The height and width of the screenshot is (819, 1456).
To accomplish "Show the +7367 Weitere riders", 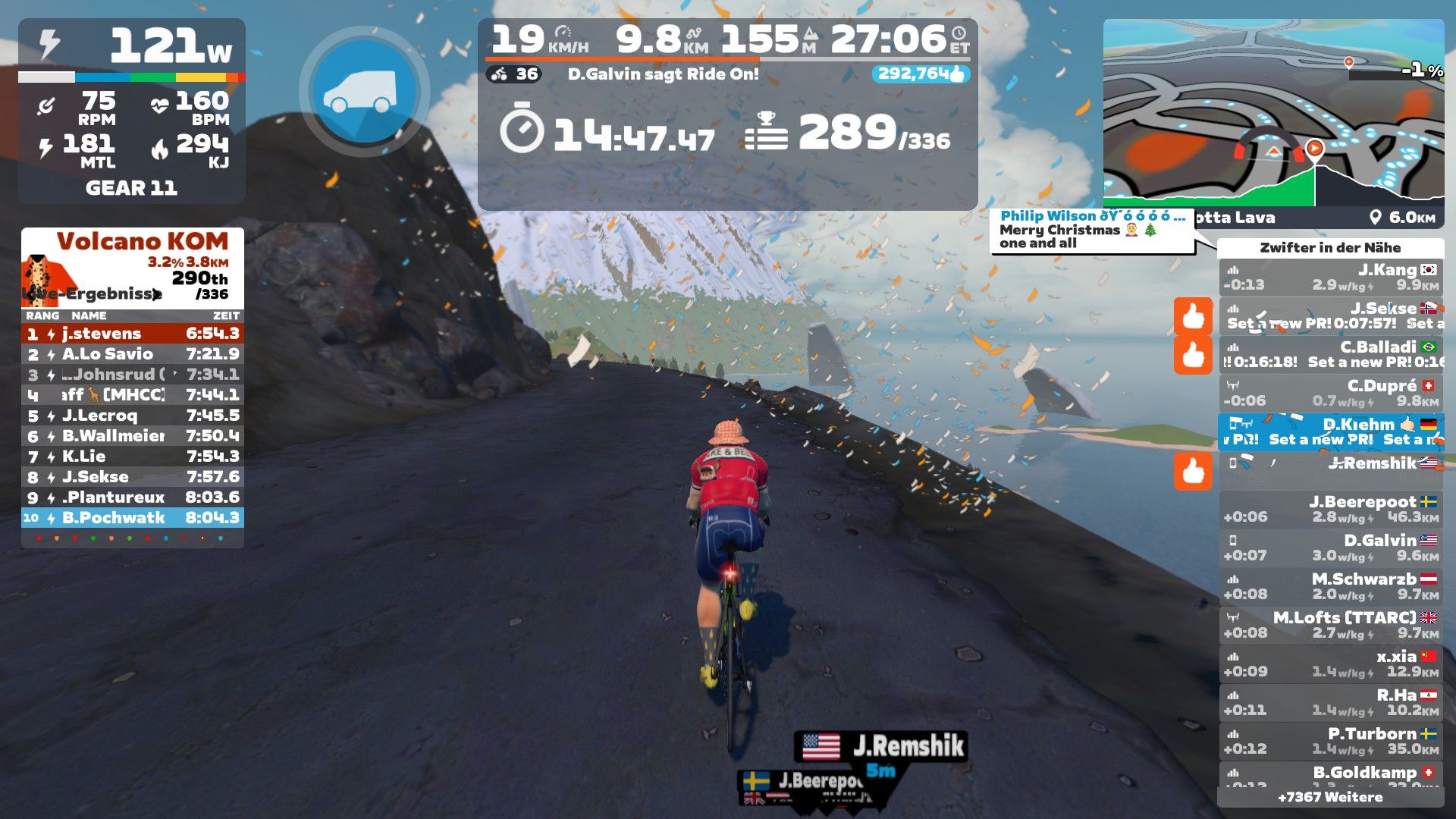I will [1330, 797].
